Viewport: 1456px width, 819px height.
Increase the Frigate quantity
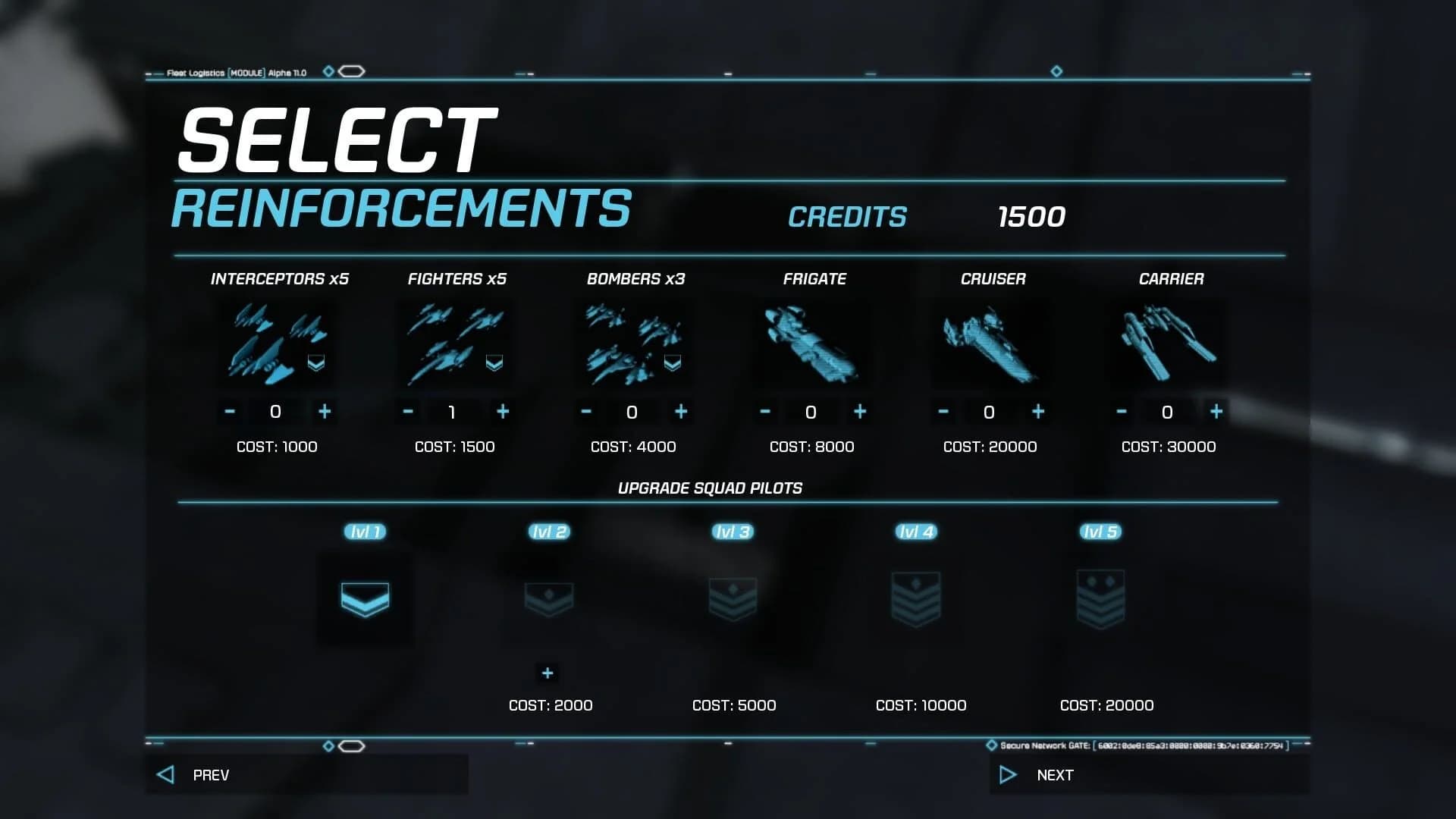(859, 412)
